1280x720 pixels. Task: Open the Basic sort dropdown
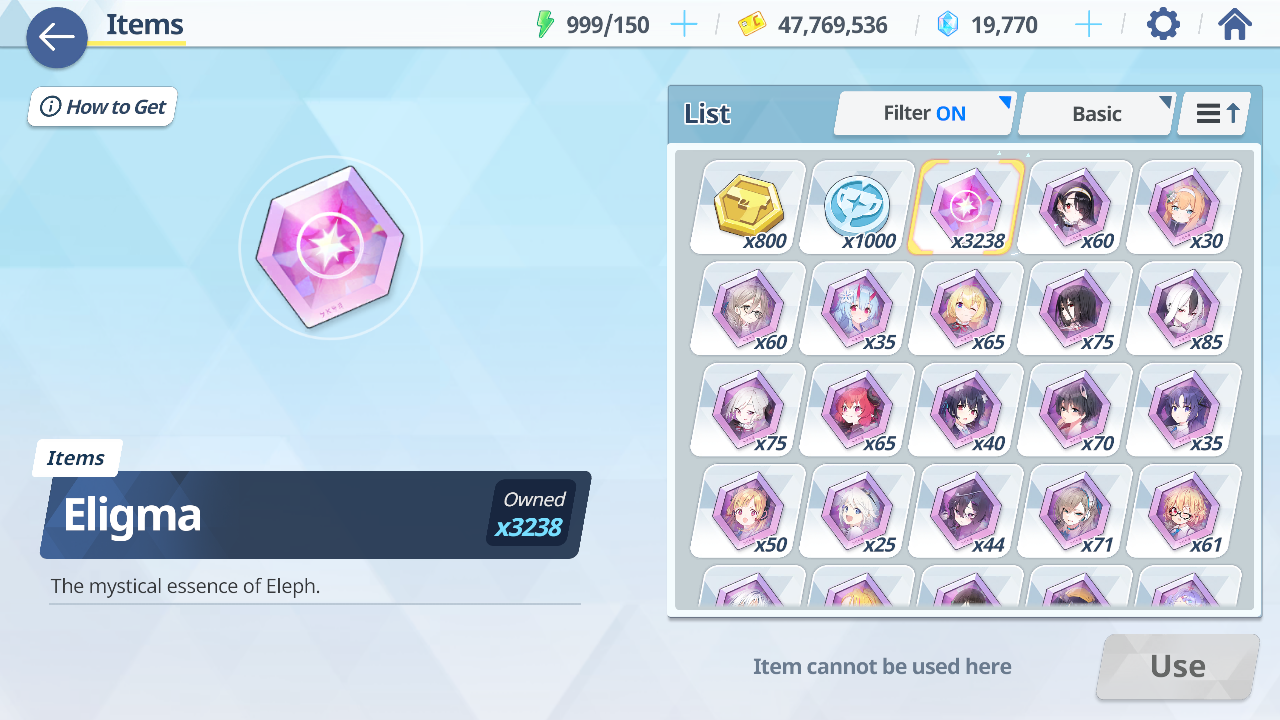click(1096, 114)
